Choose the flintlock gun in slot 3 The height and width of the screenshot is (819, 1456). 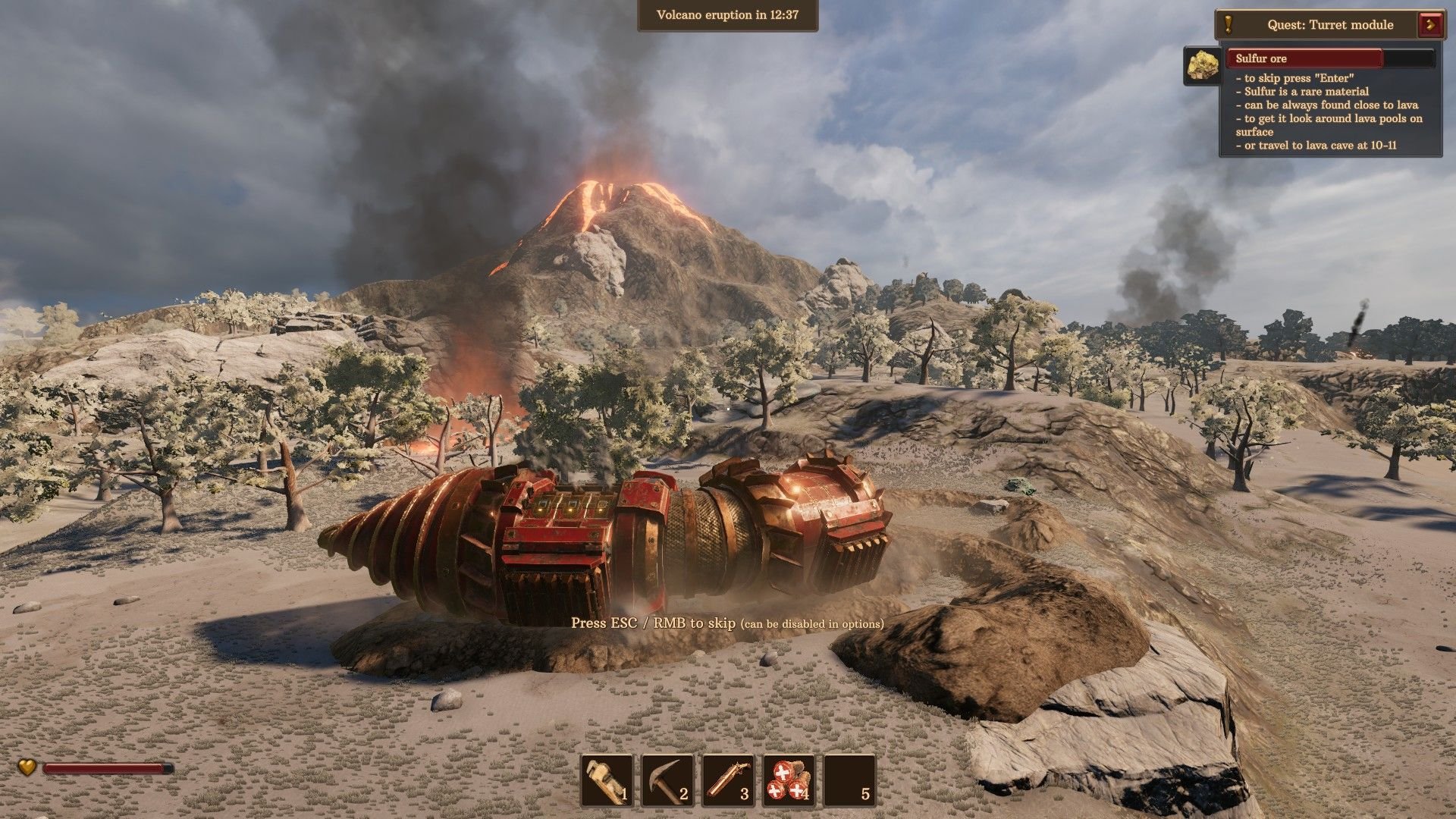tap(728, 780)
